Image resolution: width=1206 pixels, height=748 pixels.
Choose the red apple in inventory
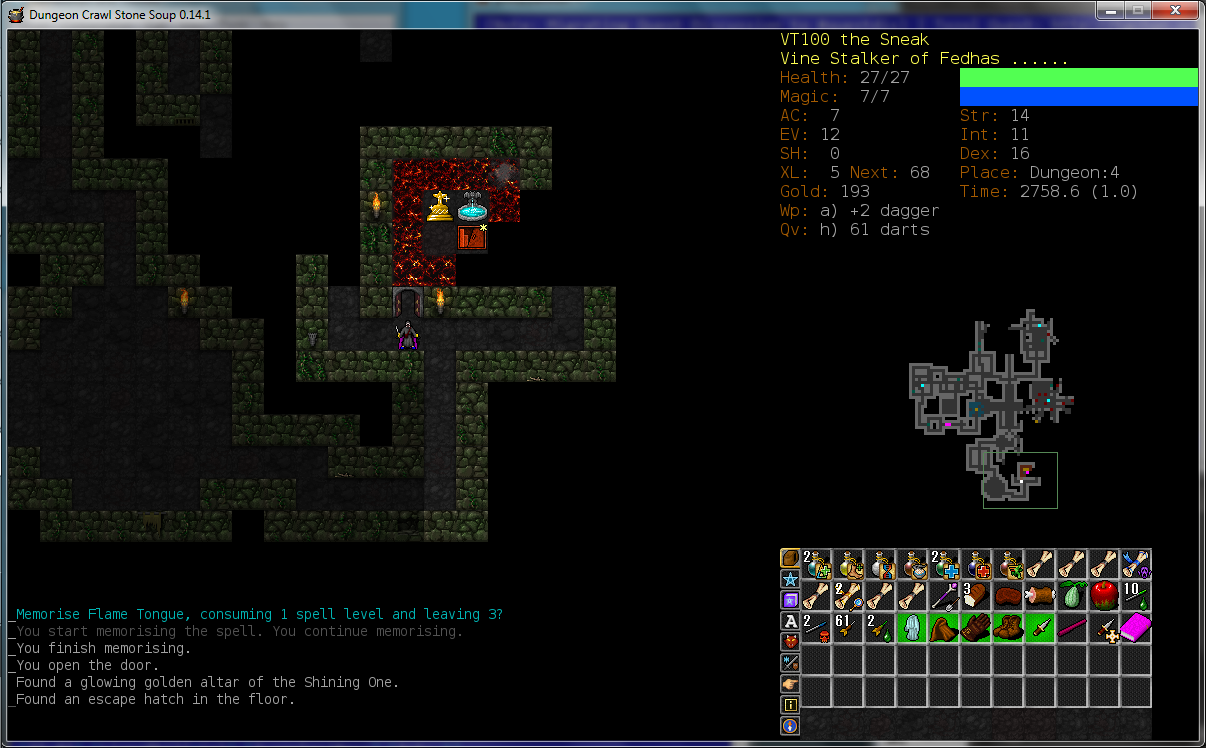click(1104, 596)
